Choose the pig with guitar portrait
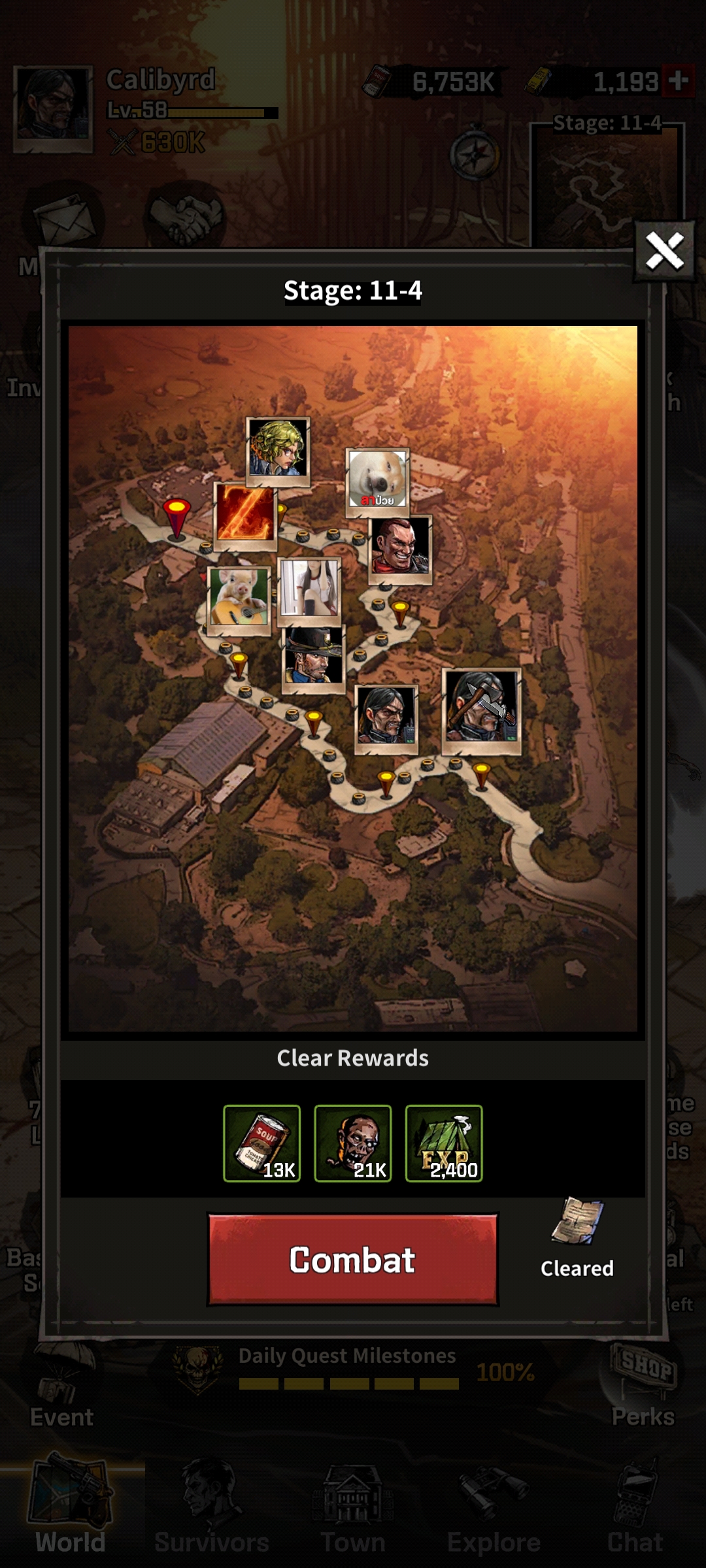Screen dimensions: 706x1568 239,597
